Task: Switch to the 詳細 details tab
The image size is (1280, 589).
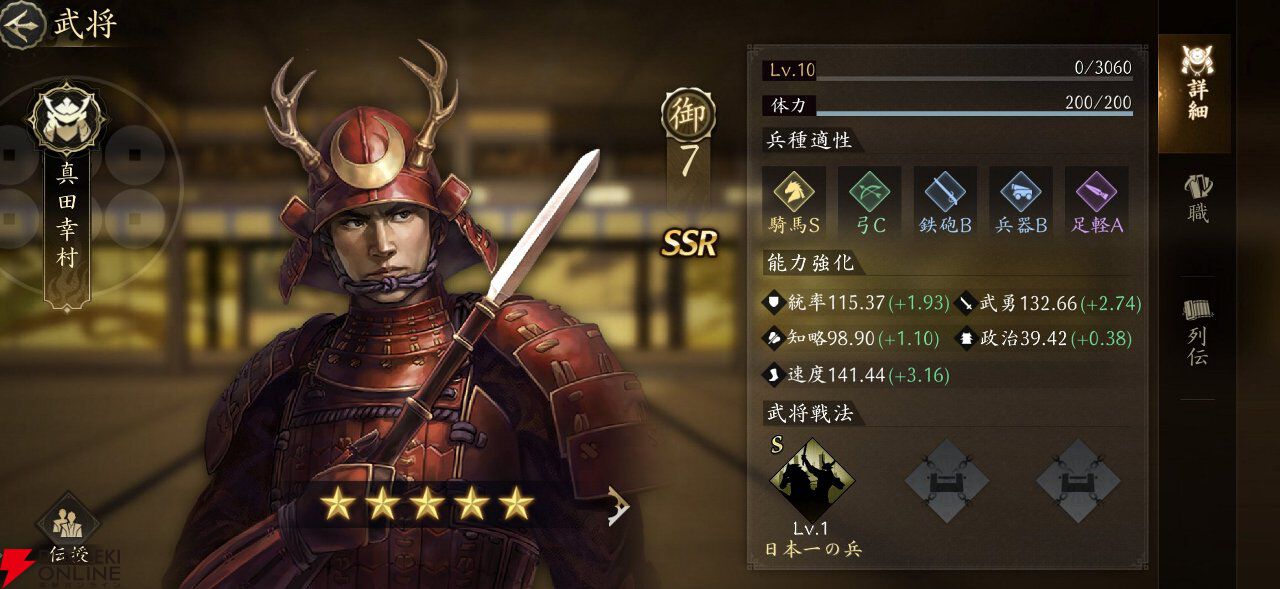Action: [1194, 84]
